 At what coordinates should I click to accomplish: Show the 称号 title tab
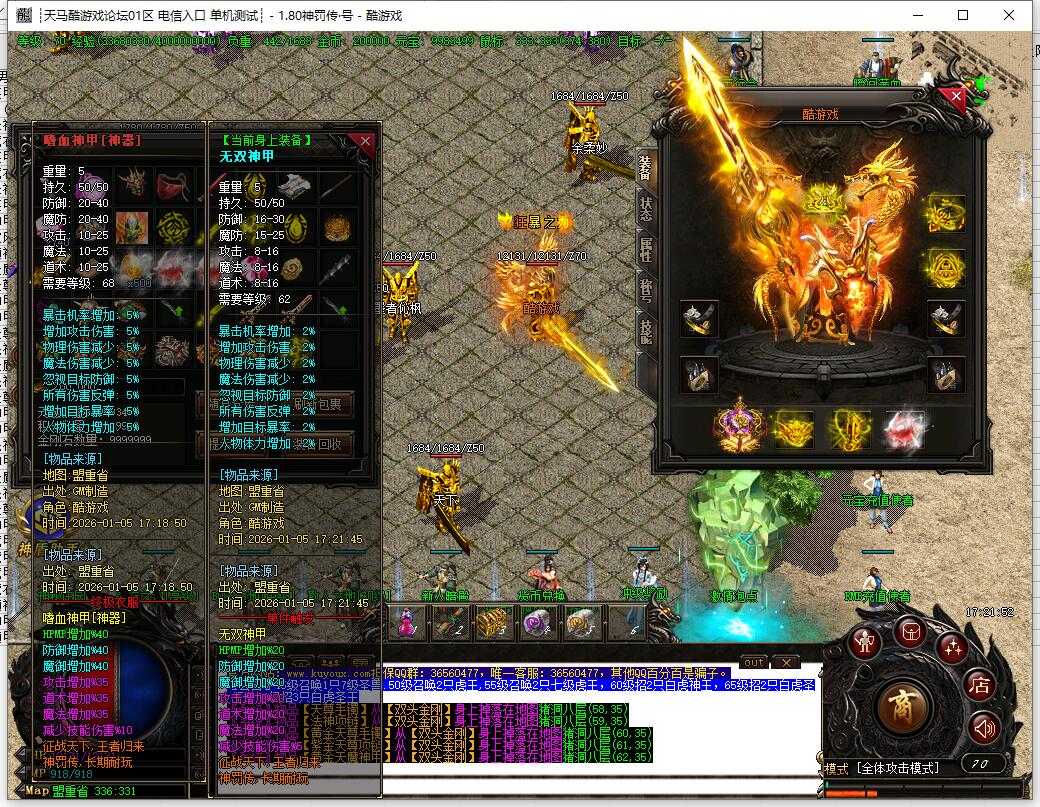[645, 292]
